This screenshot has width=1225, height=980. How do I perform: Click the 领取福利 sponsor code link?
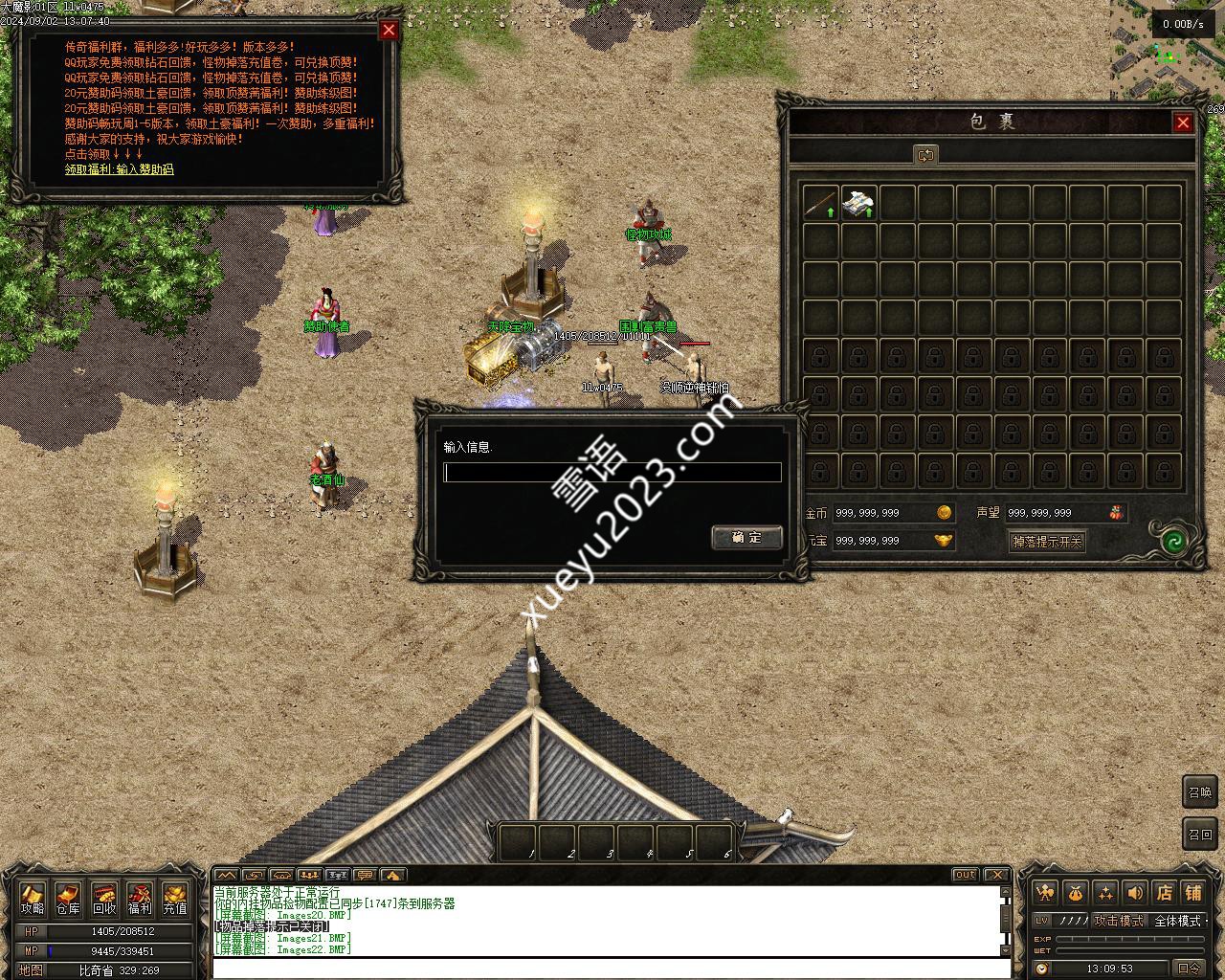pyautogui.click(x=120, y=169)
